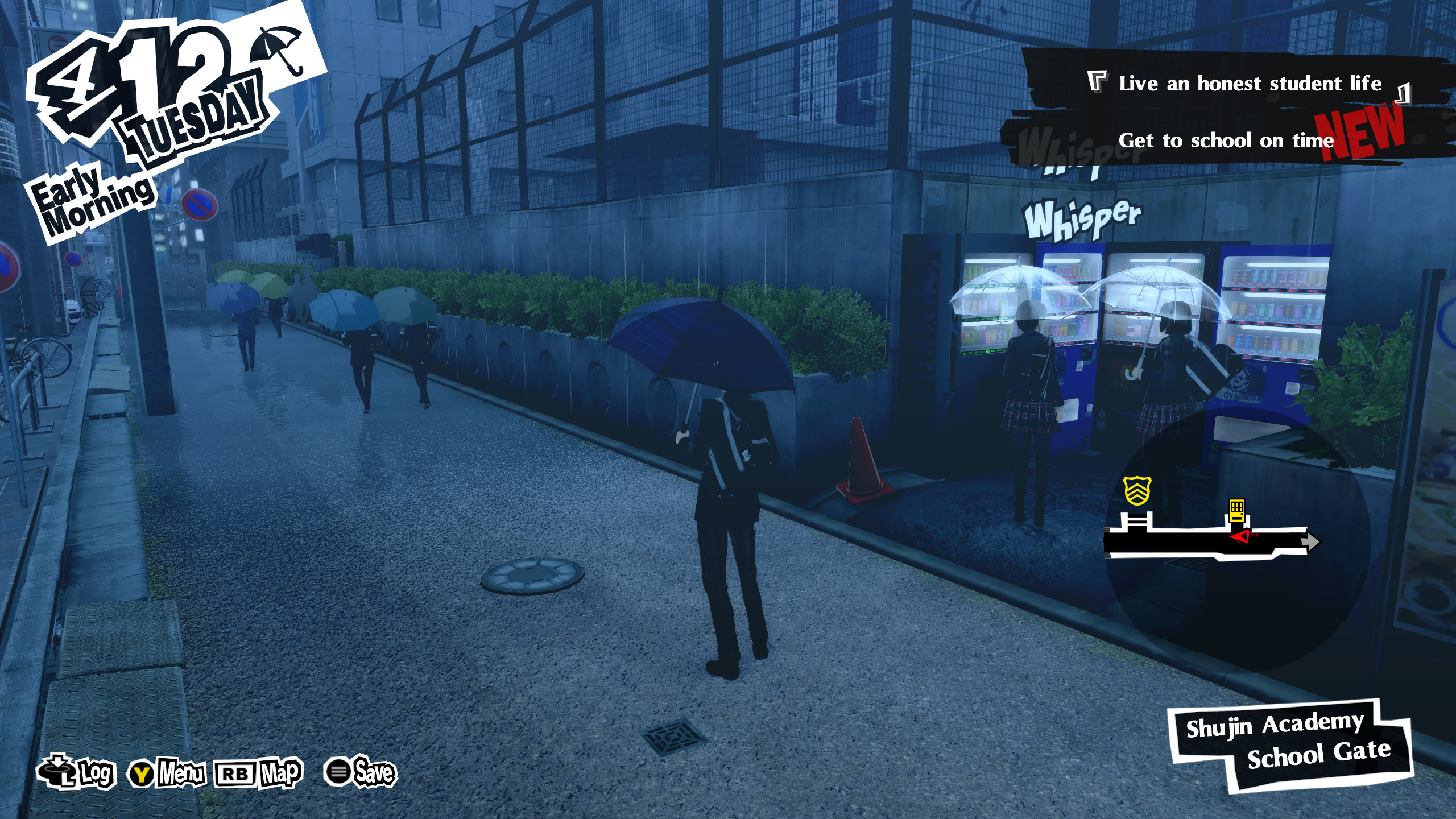The height and width of the screenshot is (819, 1456).
Task: Open the circular street minimap
Action: pyautogui.click(x=1237, y=540)
